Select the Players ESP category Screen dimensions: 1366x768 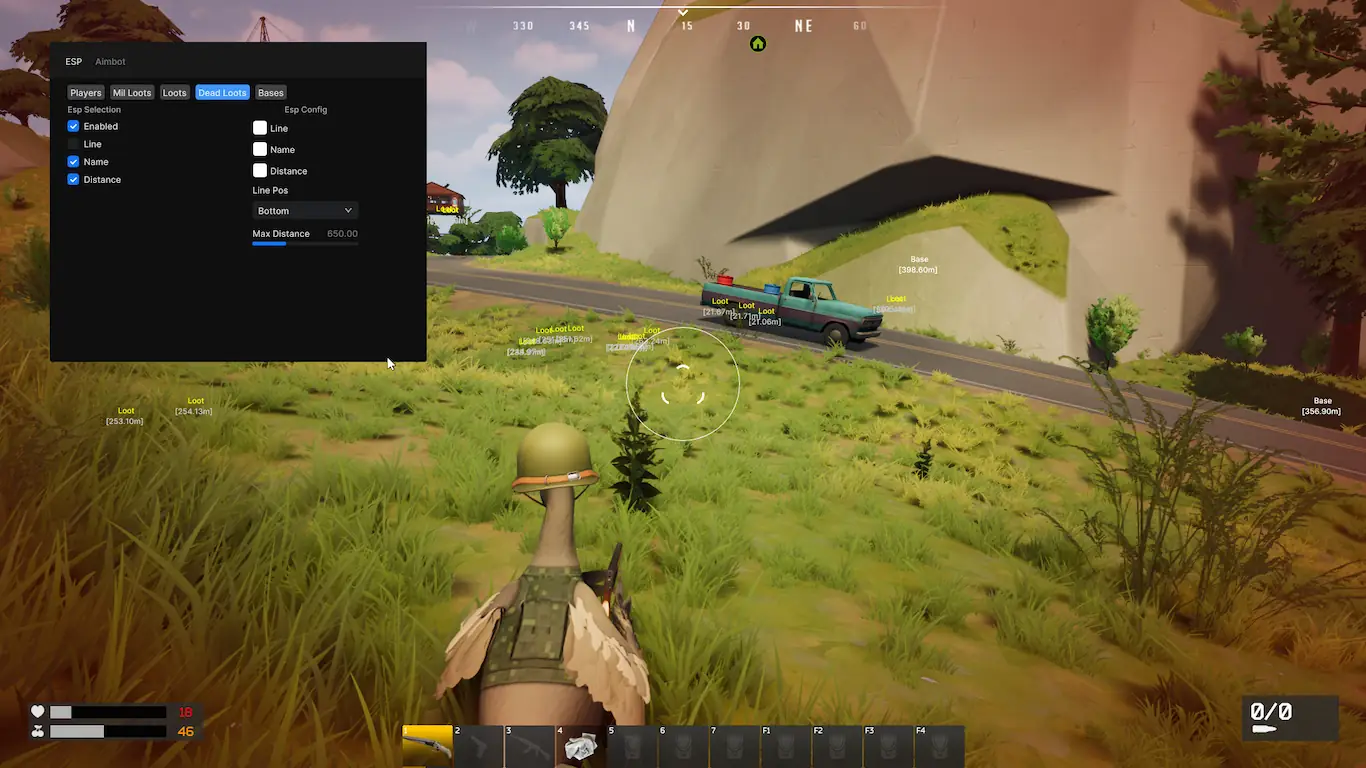tap(86, 93)
